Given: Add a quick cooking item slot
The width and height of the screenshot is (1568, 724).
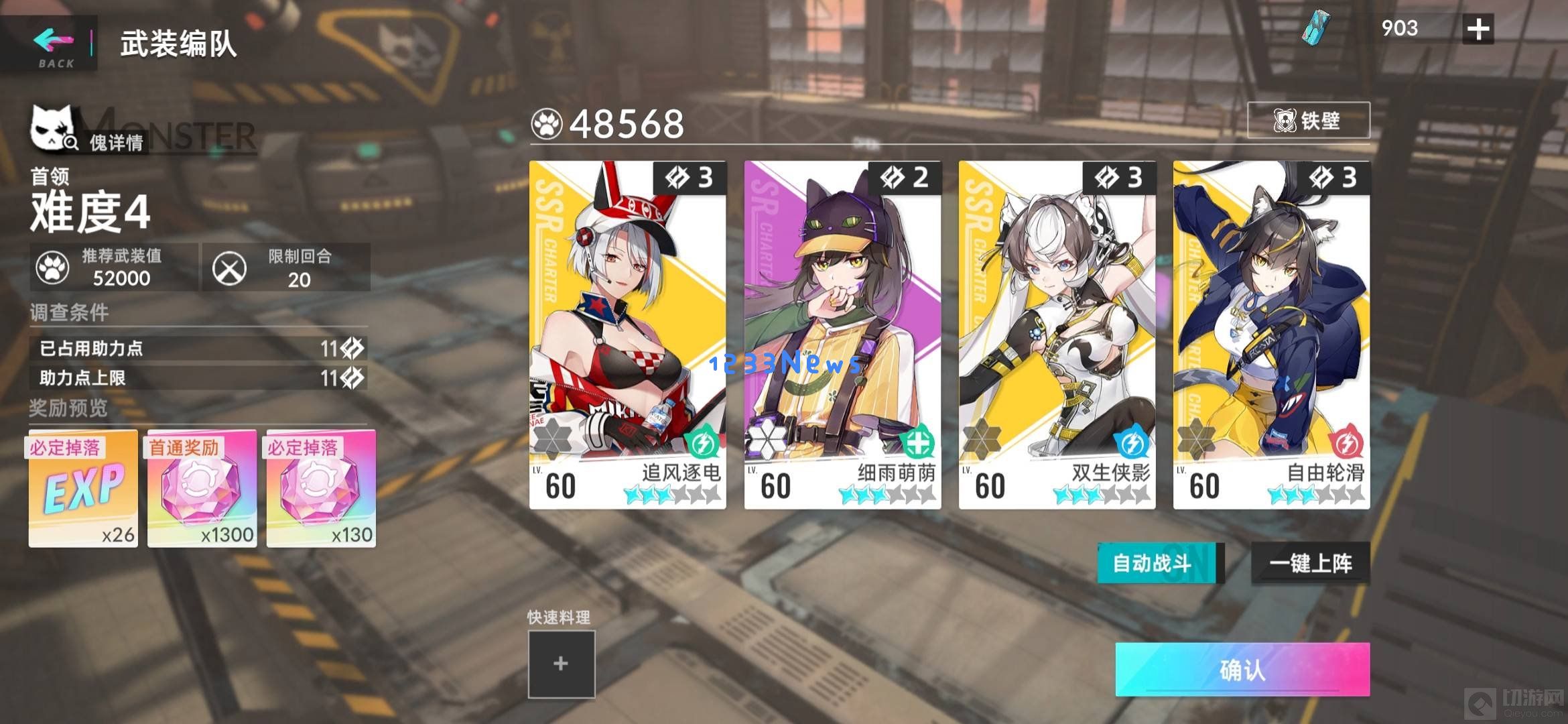Looking at the screenshot, I should point(561,664).
